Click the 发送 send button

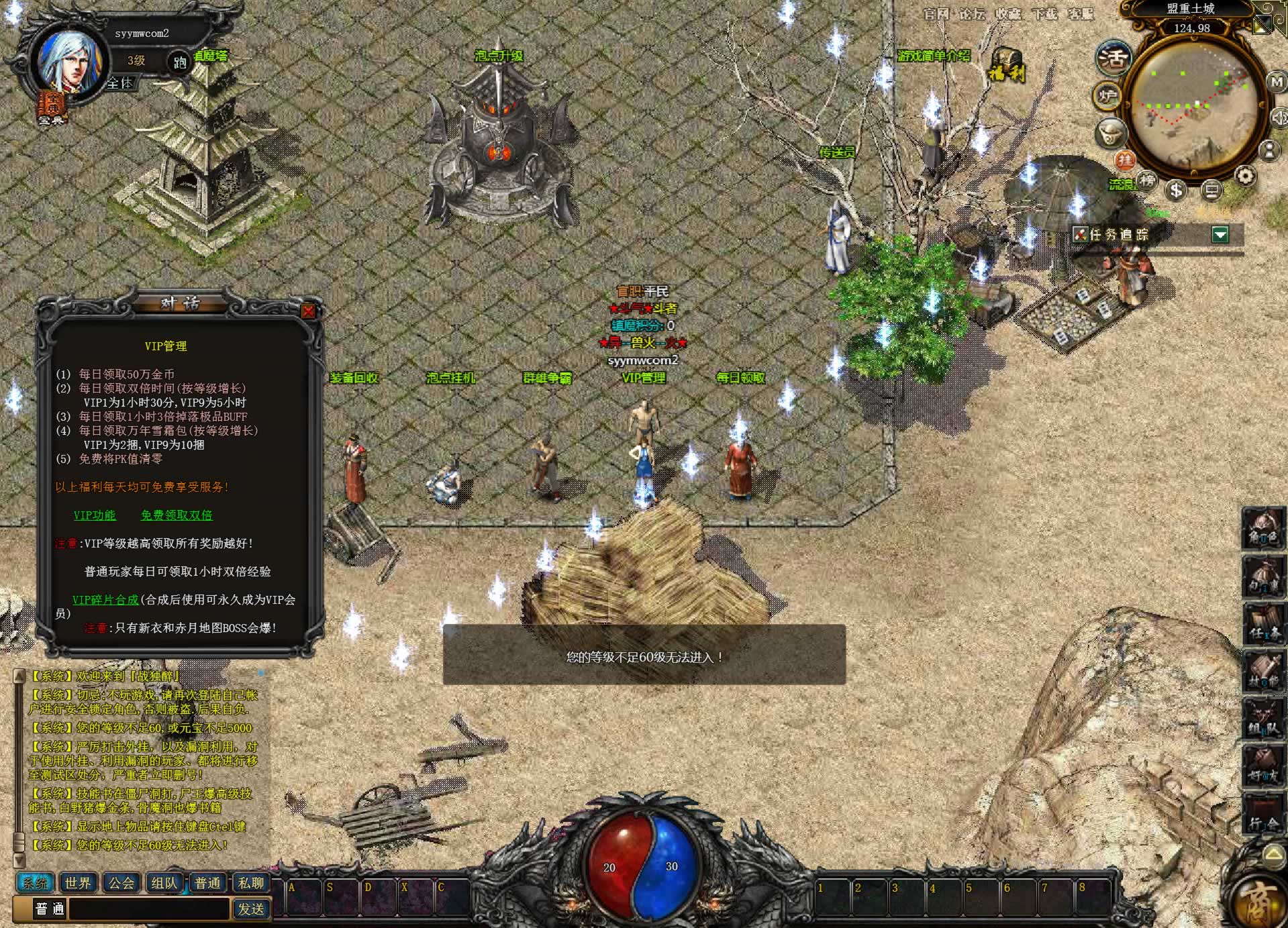click(251, 909)
